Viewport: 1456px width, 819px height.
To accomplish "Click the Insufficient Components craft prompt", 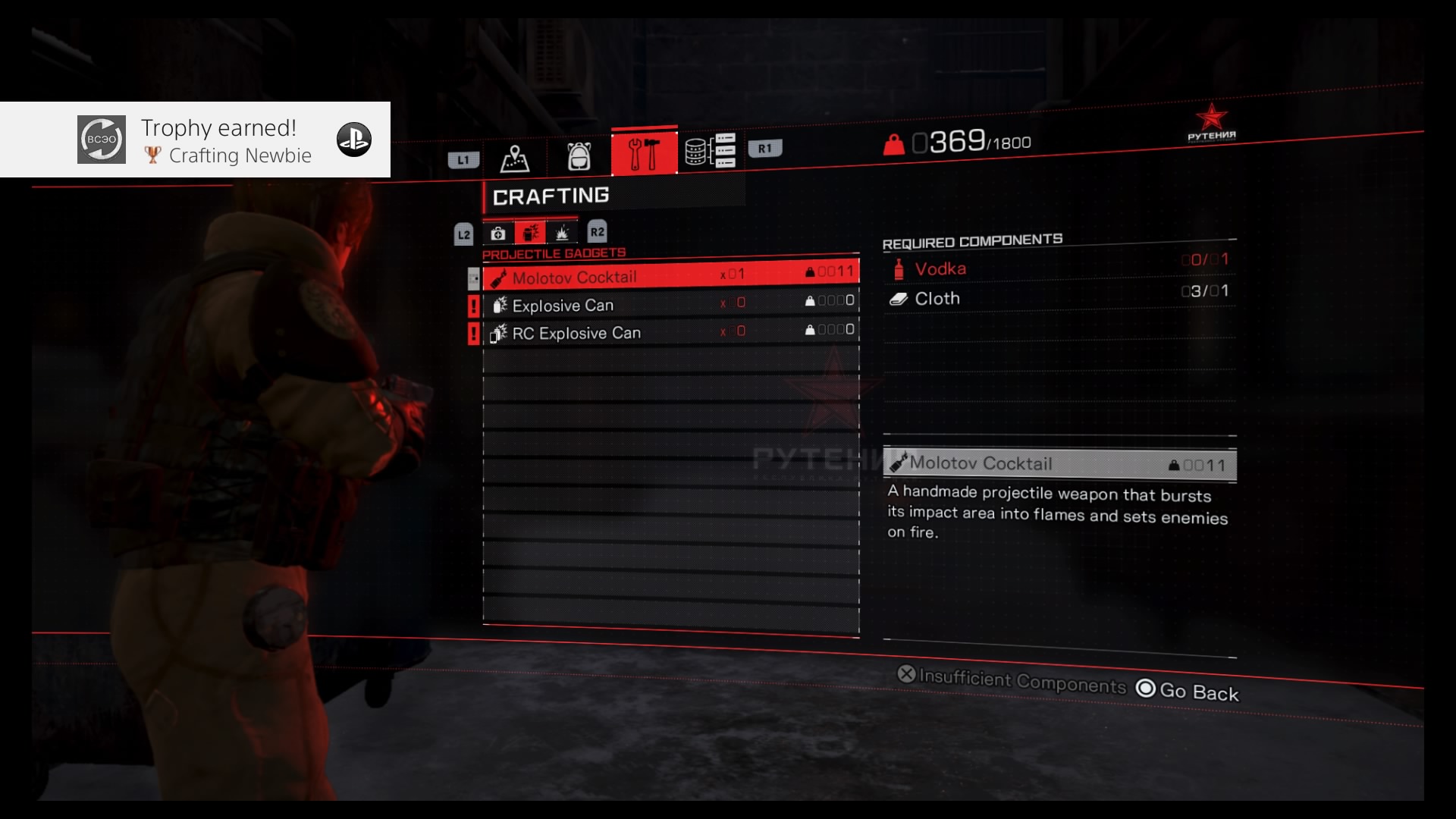I will (x=1012, y=679).
